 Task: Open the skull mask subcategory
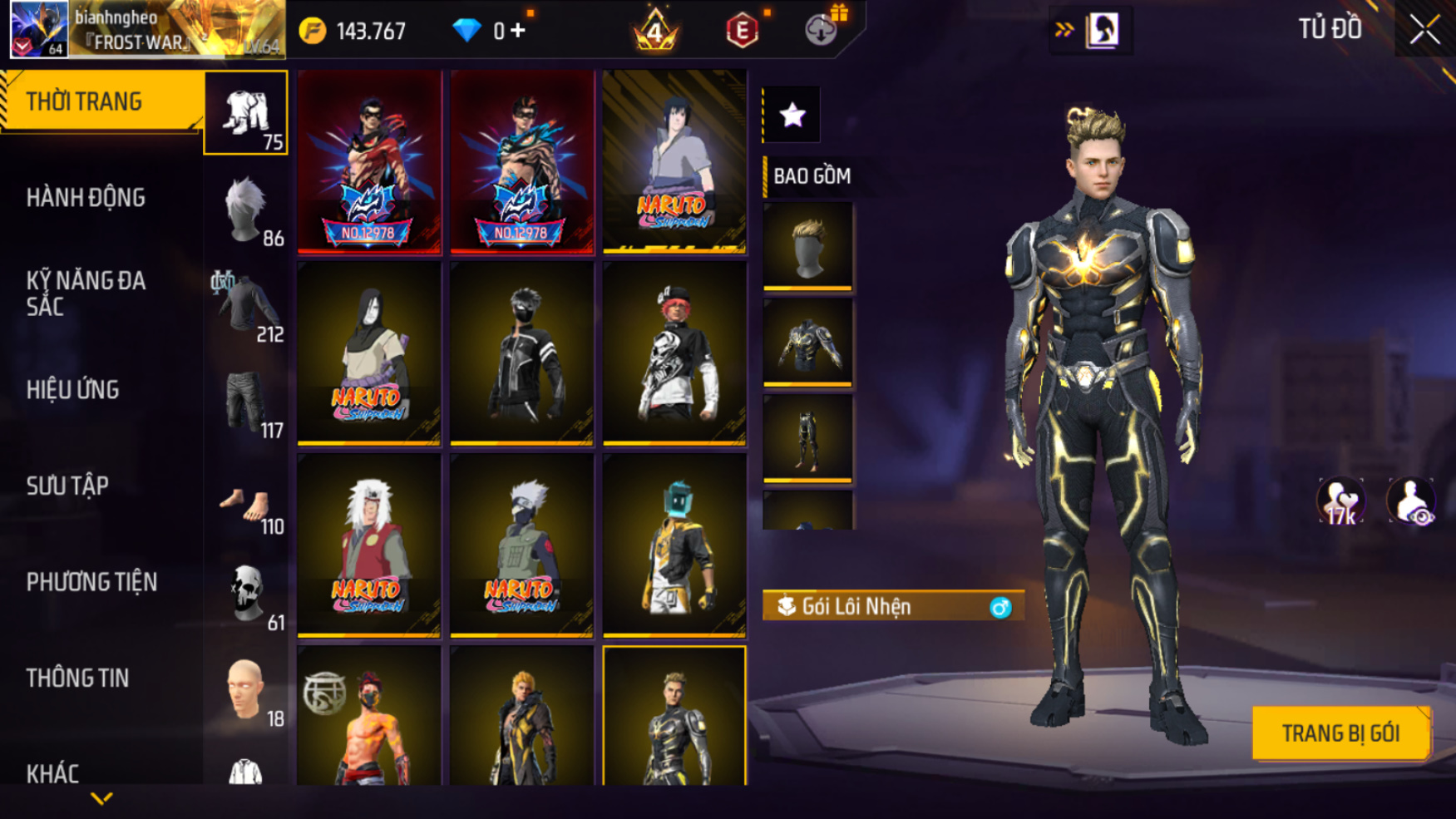coord(247,595)
